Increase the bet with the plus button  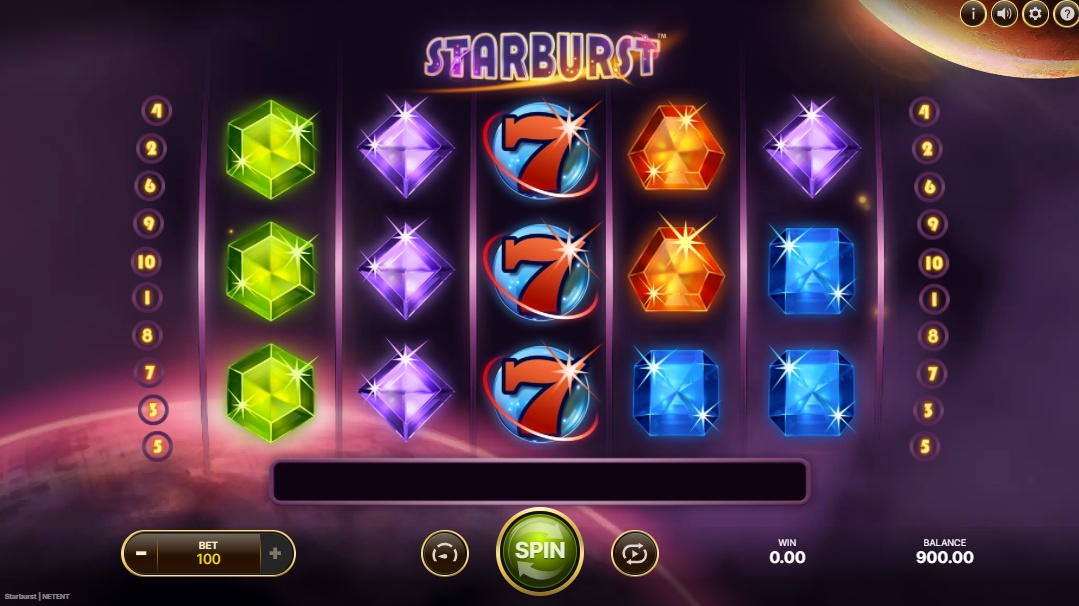(276, 553)
